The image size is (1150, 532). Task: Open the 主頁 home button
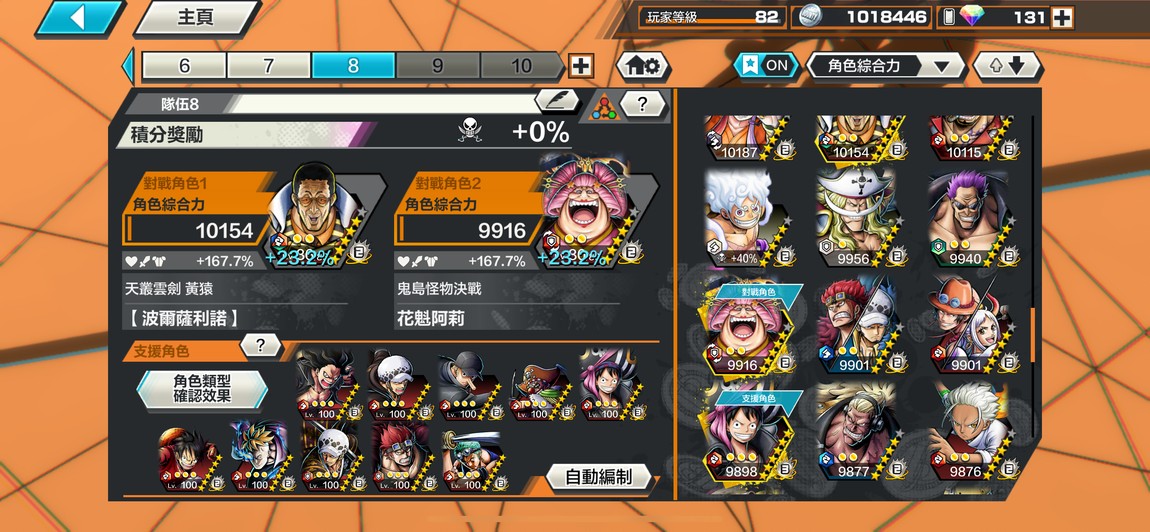pyautogui.click(x=197, y=18)
